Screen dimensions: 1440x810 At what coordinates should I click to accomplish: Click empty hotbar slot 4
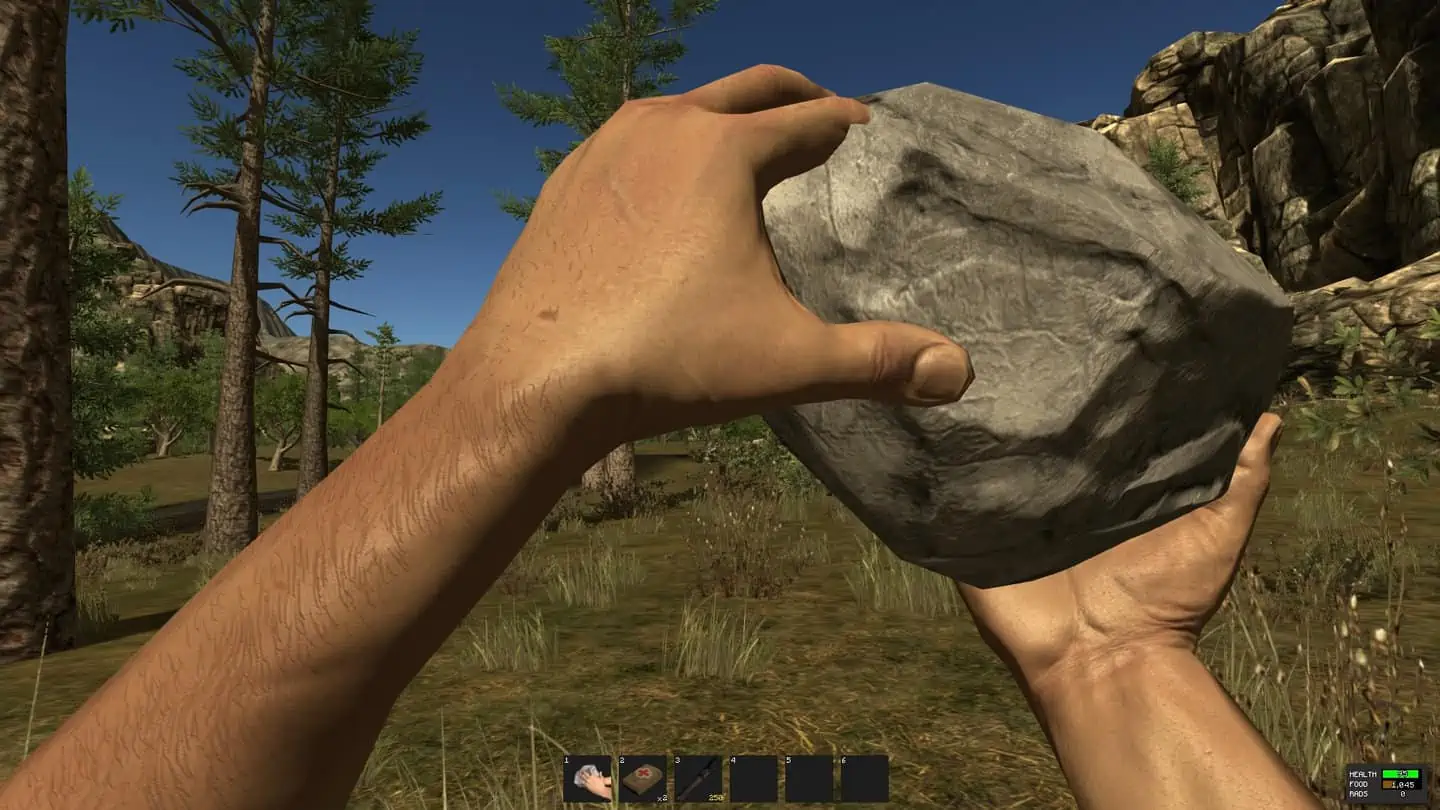(752, 778)
